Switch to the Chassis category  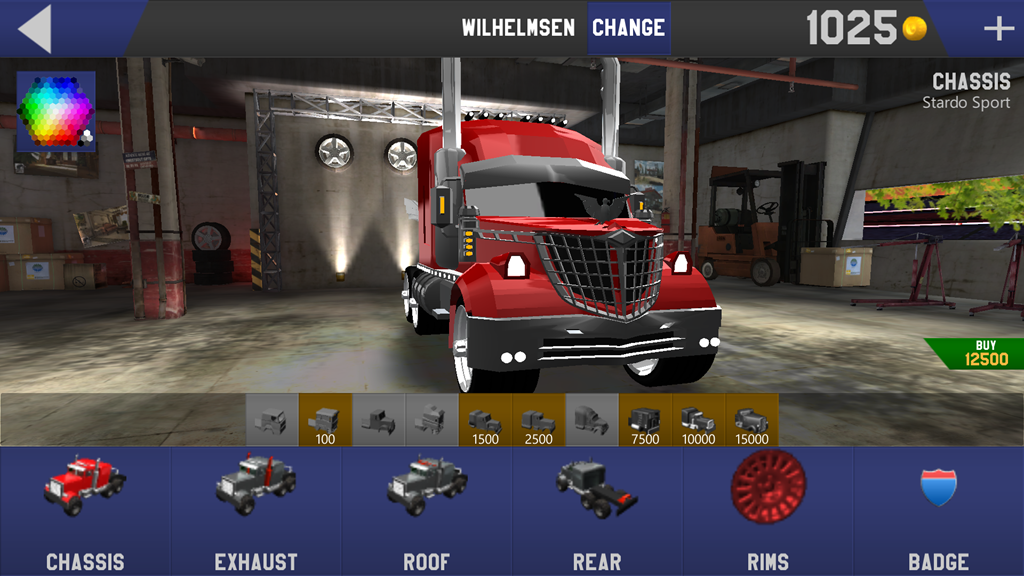85,512
